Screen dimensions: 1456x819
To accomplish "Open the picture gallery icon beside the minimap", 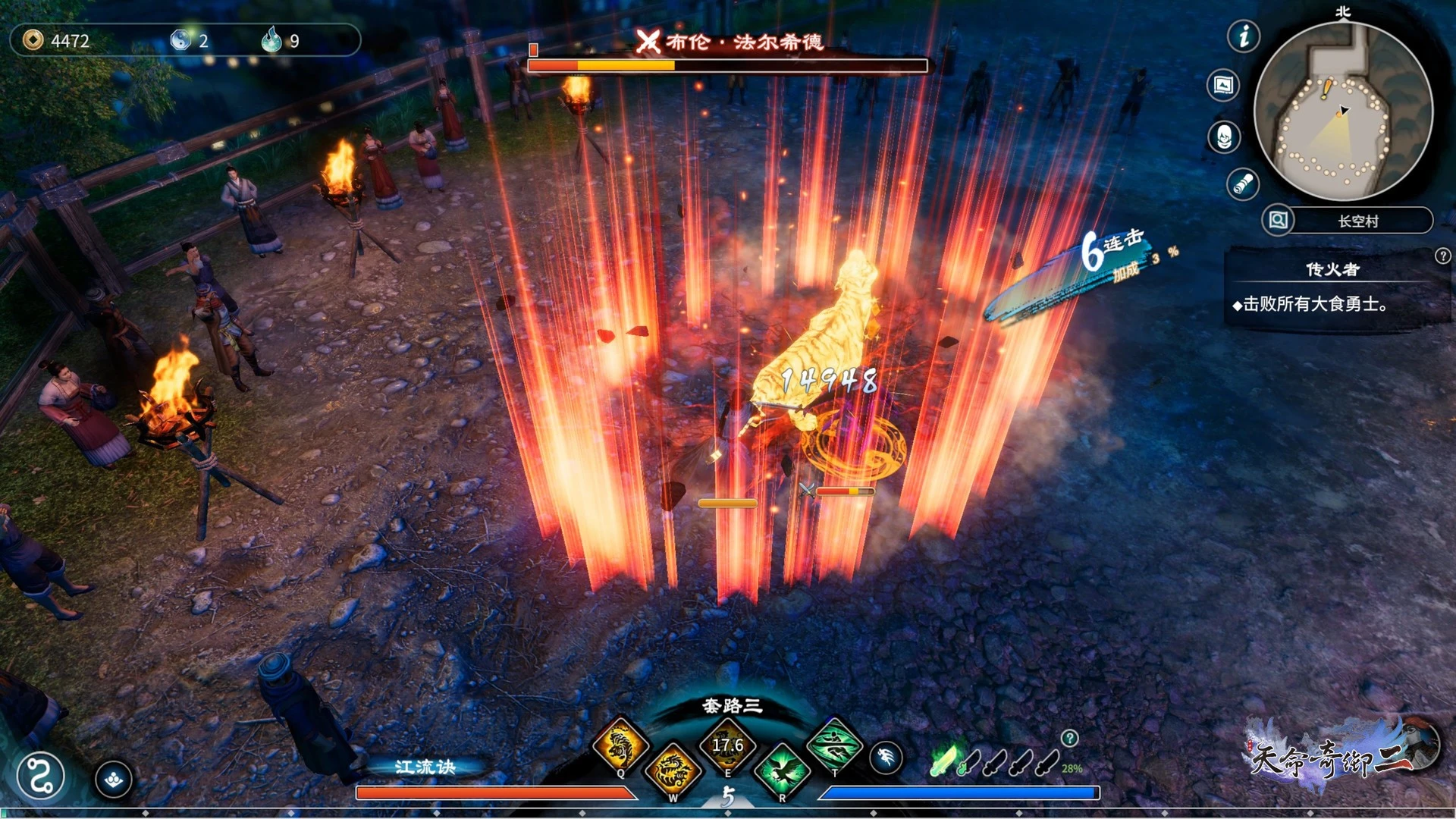I will [x=1223, y=85].
